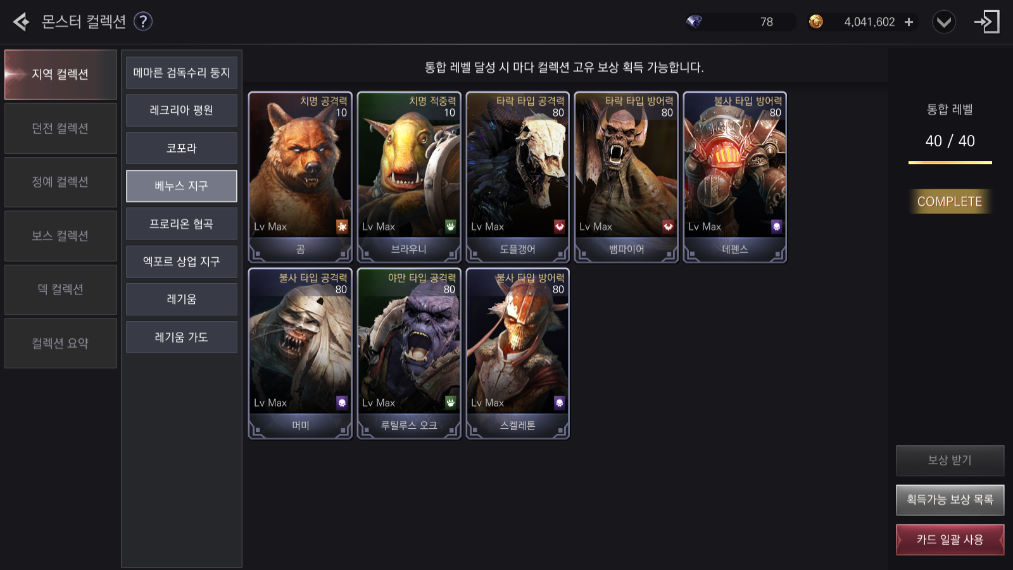The image size is (1013, 570).
Task: Select the 곰 monster card
Action: [x=300, y=177]
